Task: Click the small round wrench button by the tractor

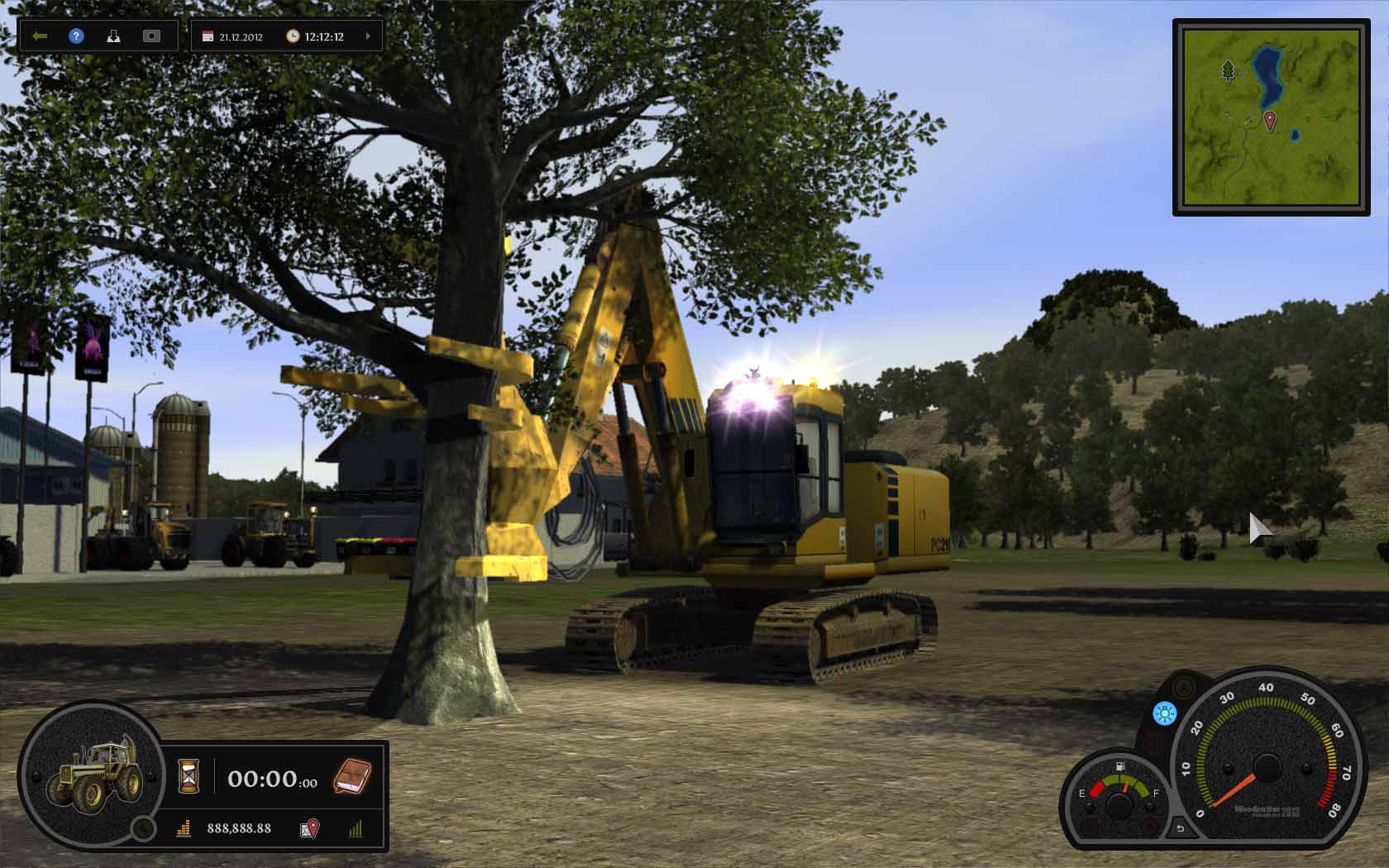Action: pos(144,827)
